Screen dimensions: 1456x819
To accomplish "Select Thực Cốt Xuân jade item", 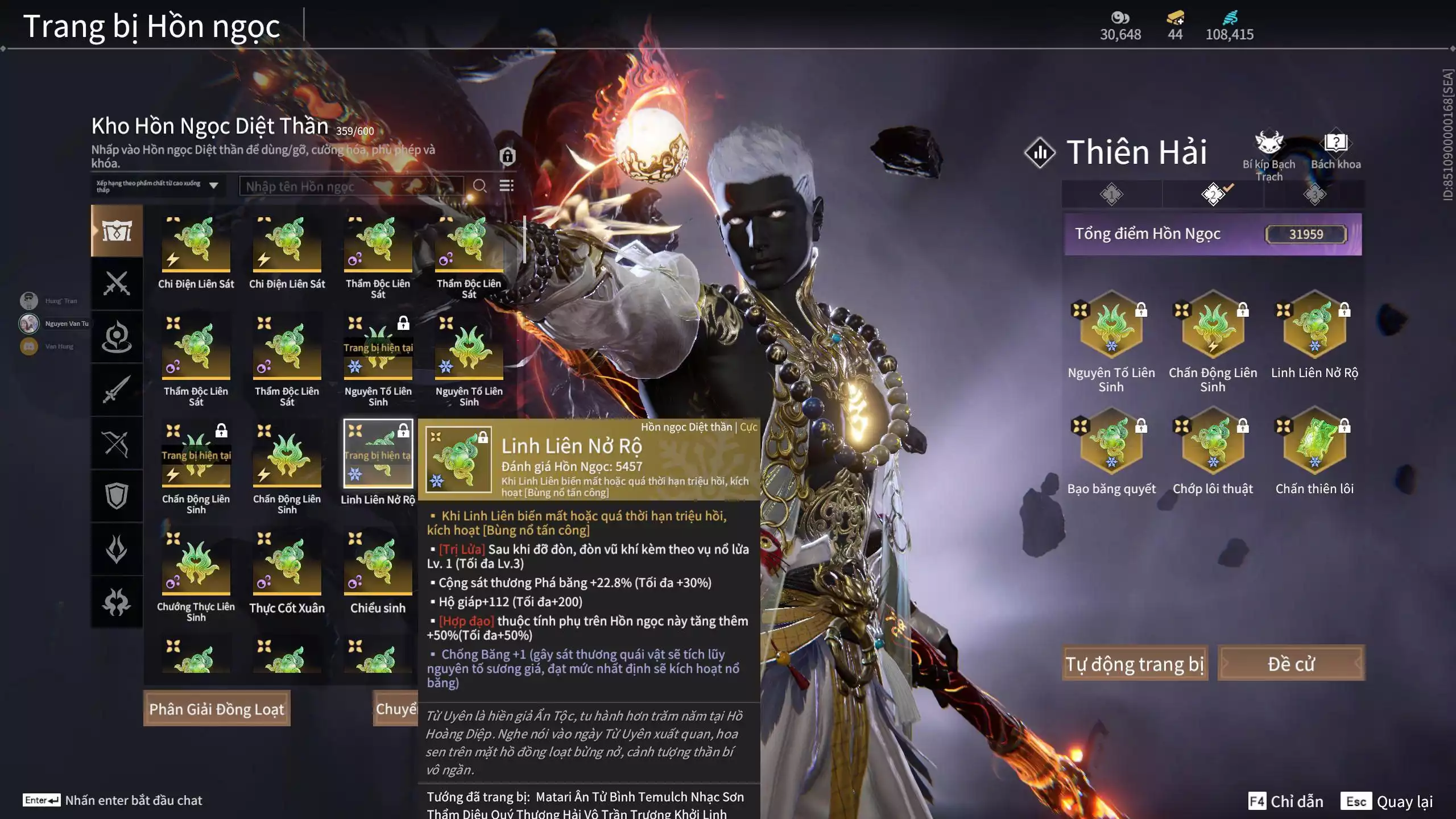I will tap(287, 564).
